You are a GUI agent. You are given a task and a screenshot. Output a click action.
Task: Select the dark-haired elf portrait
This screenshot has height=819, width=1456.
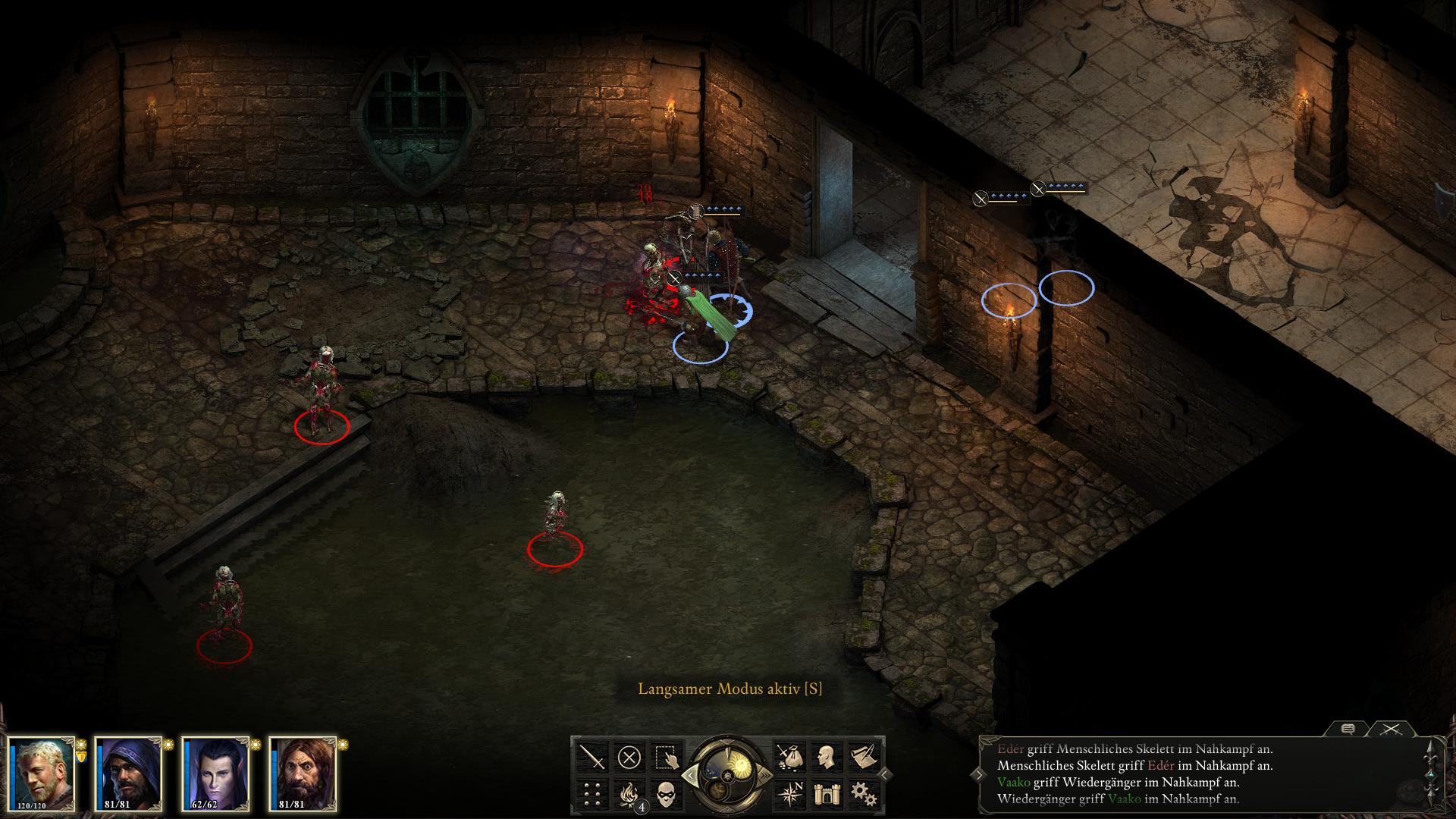coord(216,773)
